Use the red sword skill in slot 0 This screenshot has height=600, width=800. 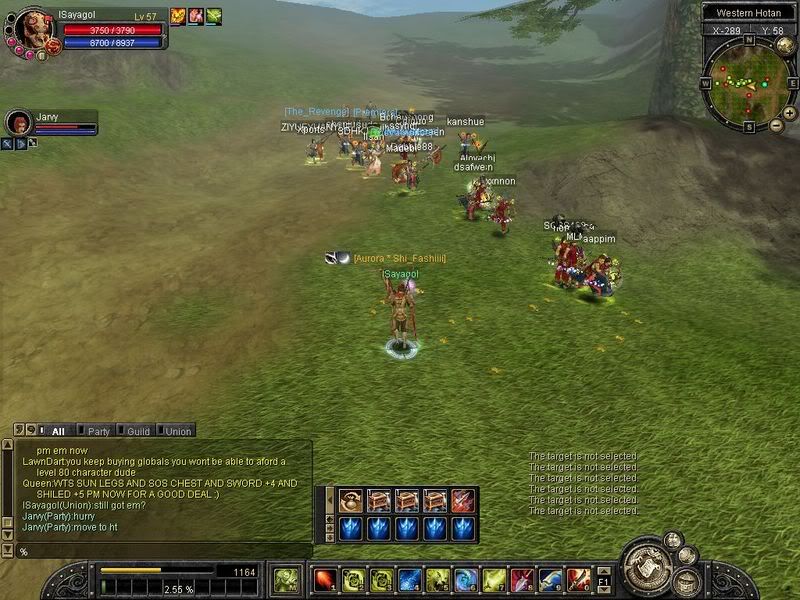tap(577, 580)
